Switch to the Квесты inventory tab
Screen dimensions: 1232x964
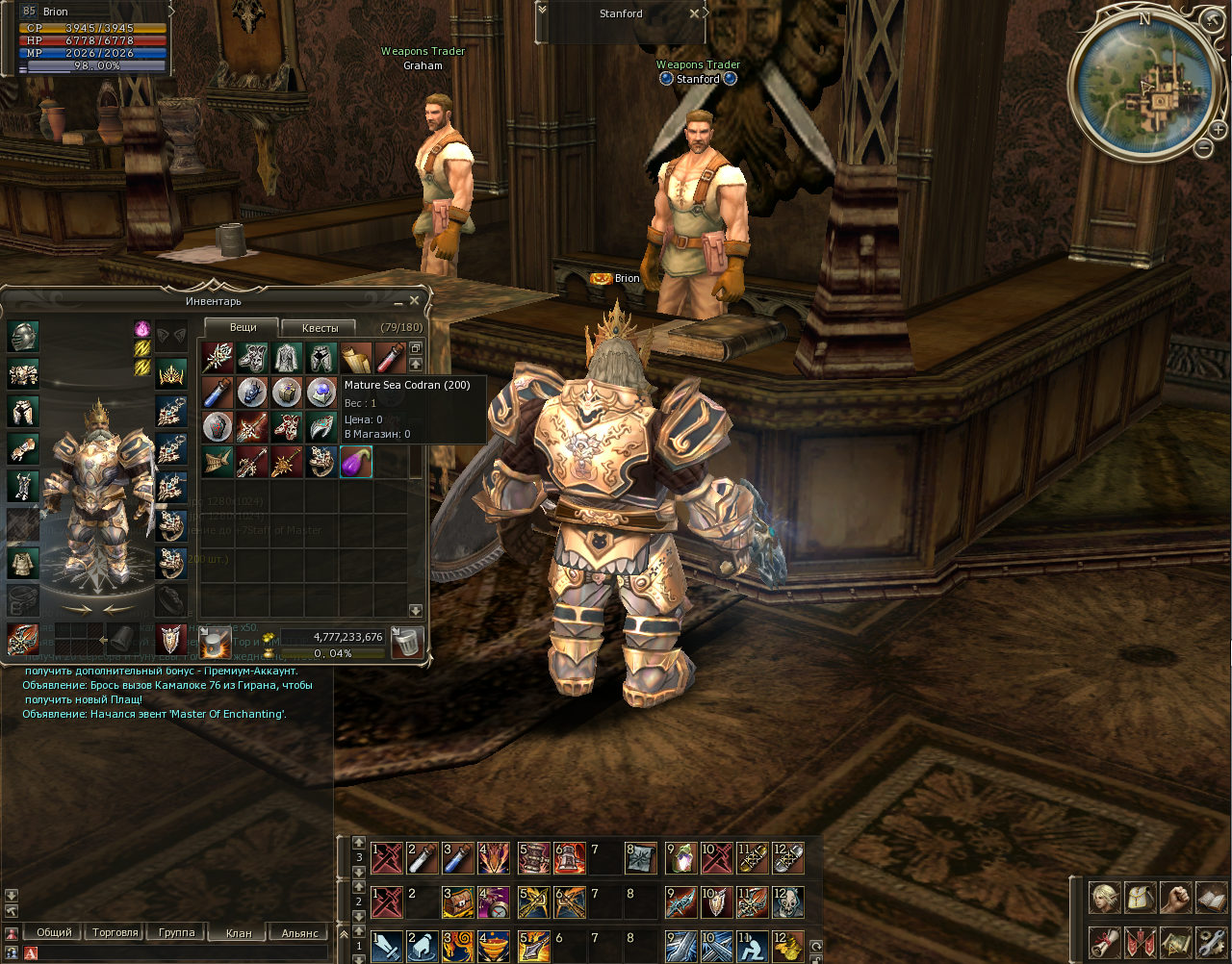pyautogui.click(x=320, y=328)
